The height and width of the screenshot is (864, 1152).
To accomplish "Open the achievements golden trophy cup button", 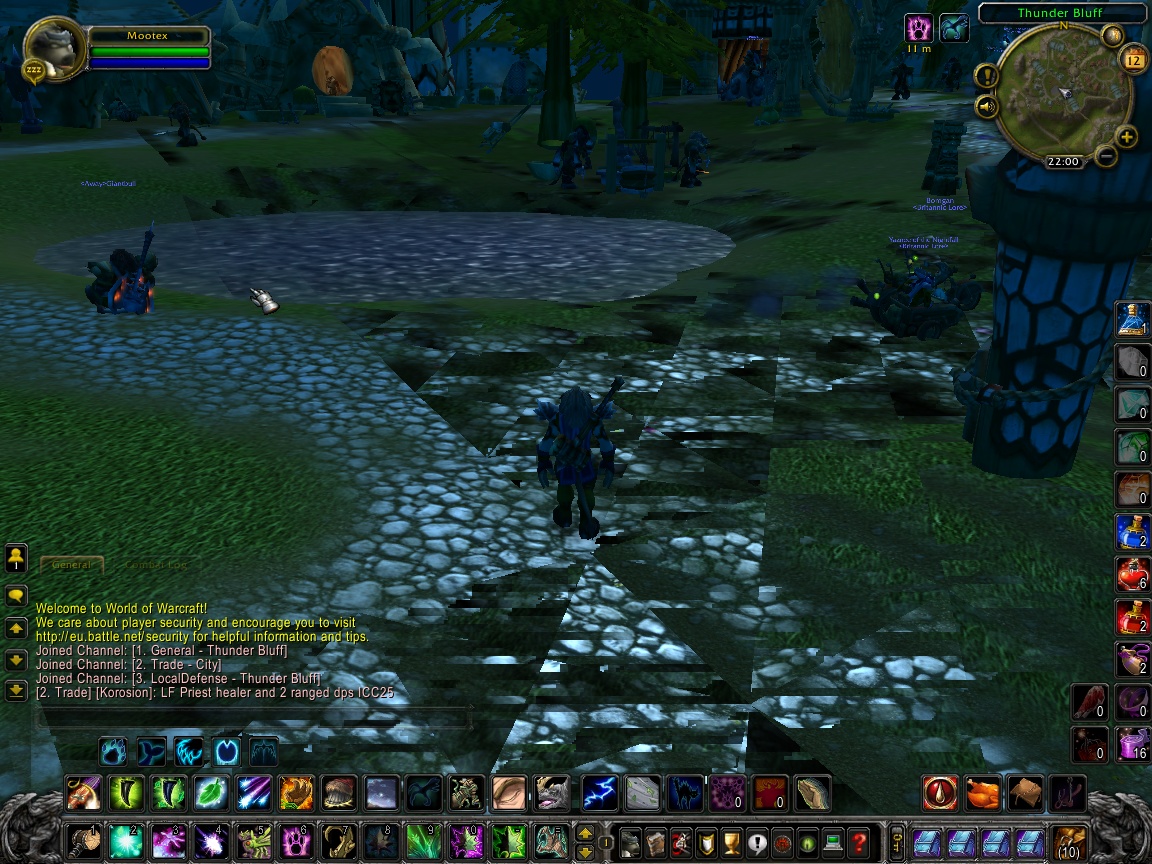I will (x=731, y=840).
